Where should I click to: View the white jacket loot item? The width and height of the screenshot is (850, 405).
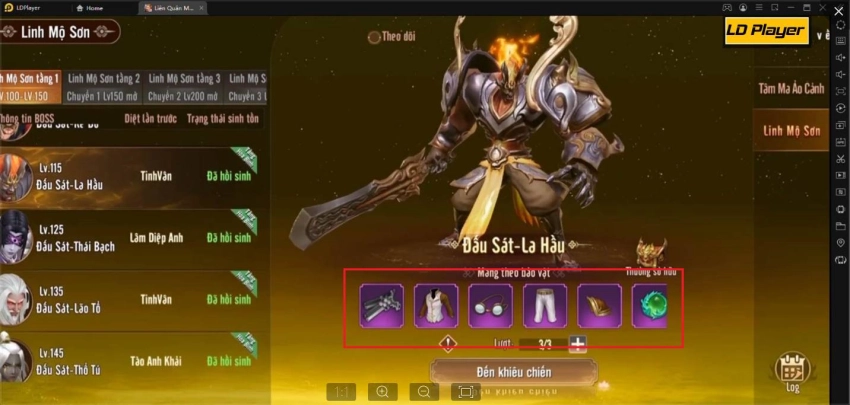[436, 305]
